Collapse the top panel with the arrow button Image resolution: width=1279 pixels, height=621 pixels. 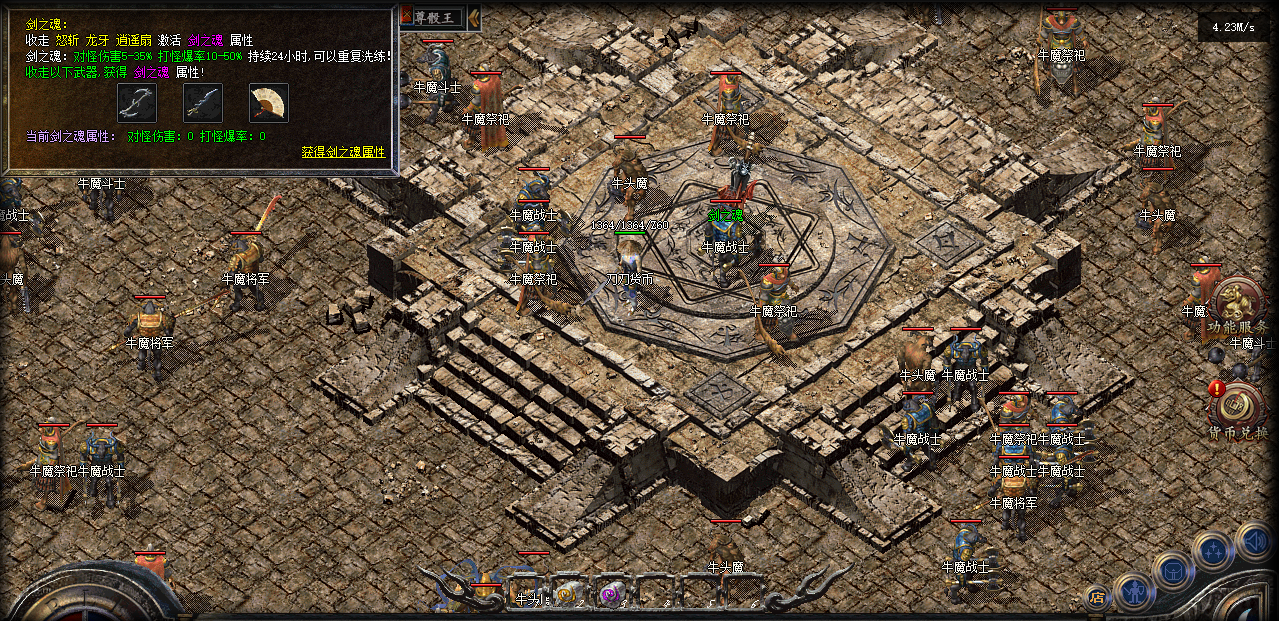click(474, 16)
